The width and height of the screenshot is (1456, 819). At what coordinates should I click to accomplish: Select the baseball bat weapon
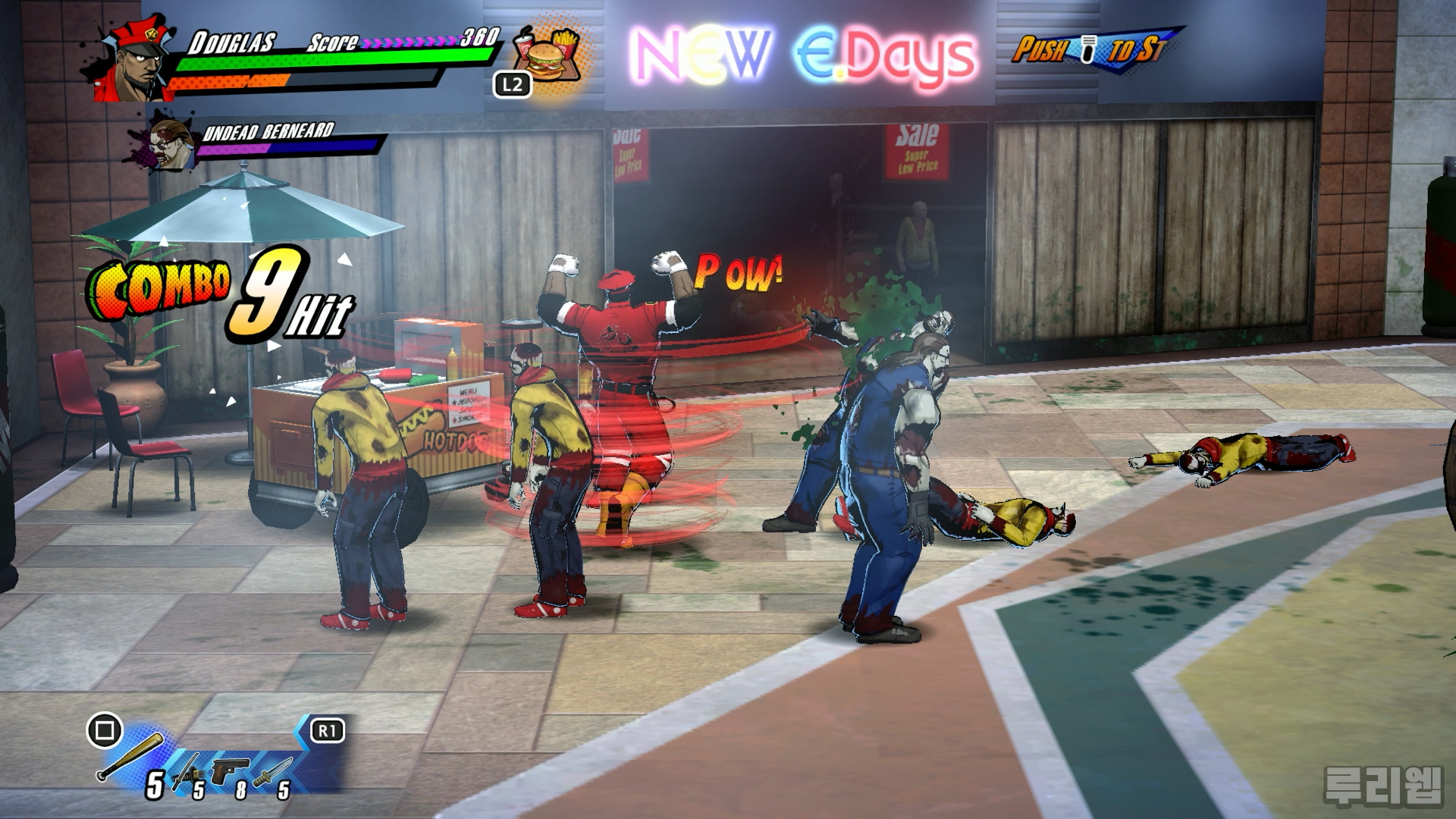tap(130, 757)
